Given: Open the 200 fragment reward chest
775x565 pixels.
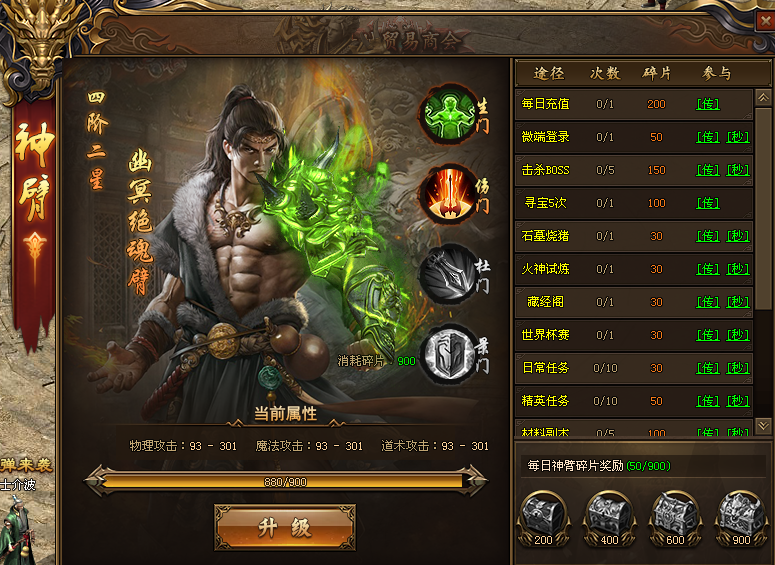Looking at the screenshot, I should (543, 517).
